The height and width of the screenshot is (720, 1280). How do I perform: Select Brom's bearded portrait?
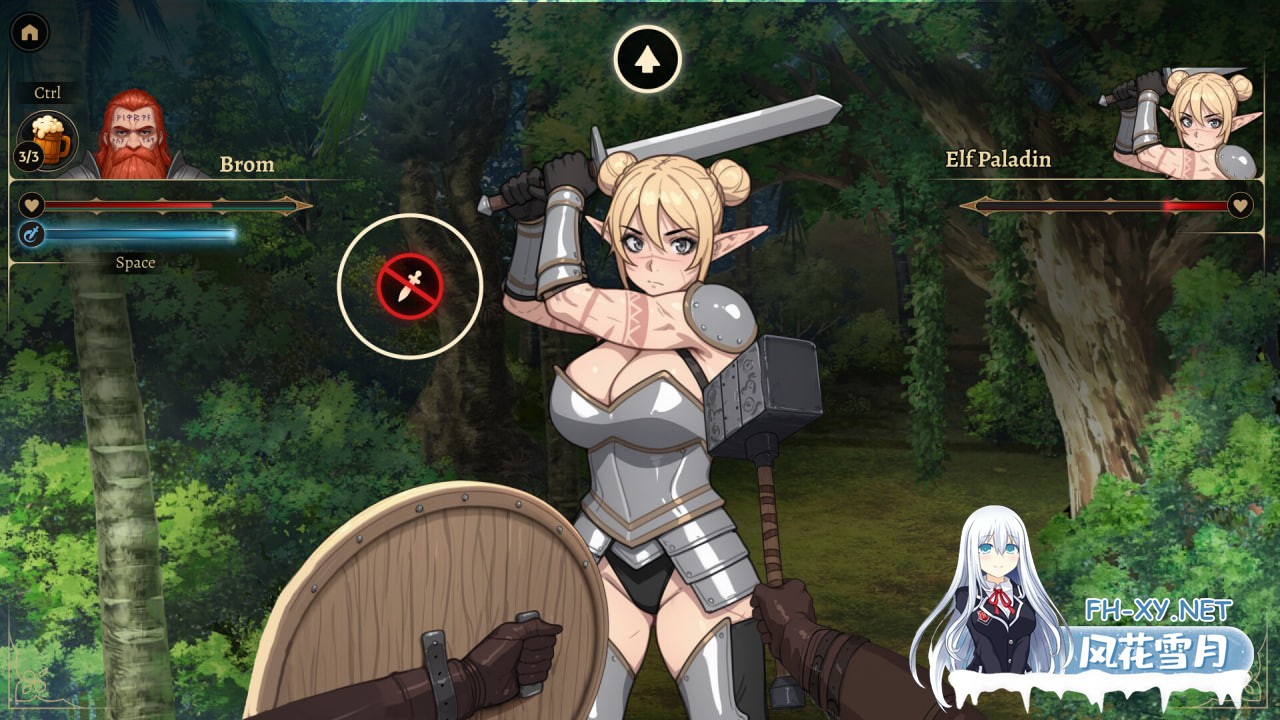click(133, 134)
